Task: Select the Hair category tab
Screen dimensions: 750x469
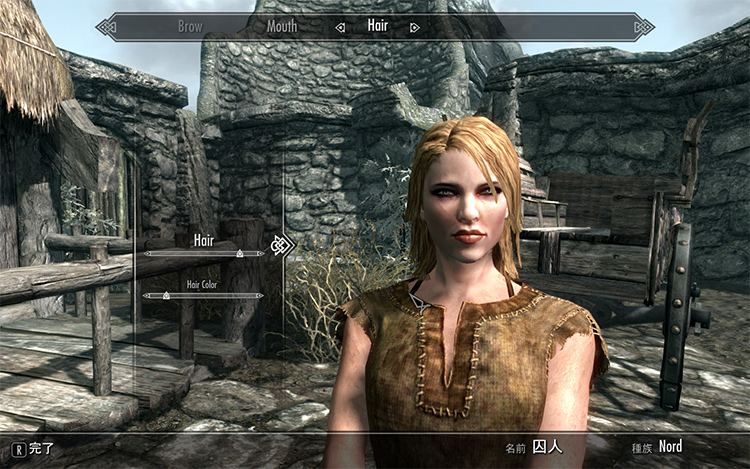Action: click(377, 27)
